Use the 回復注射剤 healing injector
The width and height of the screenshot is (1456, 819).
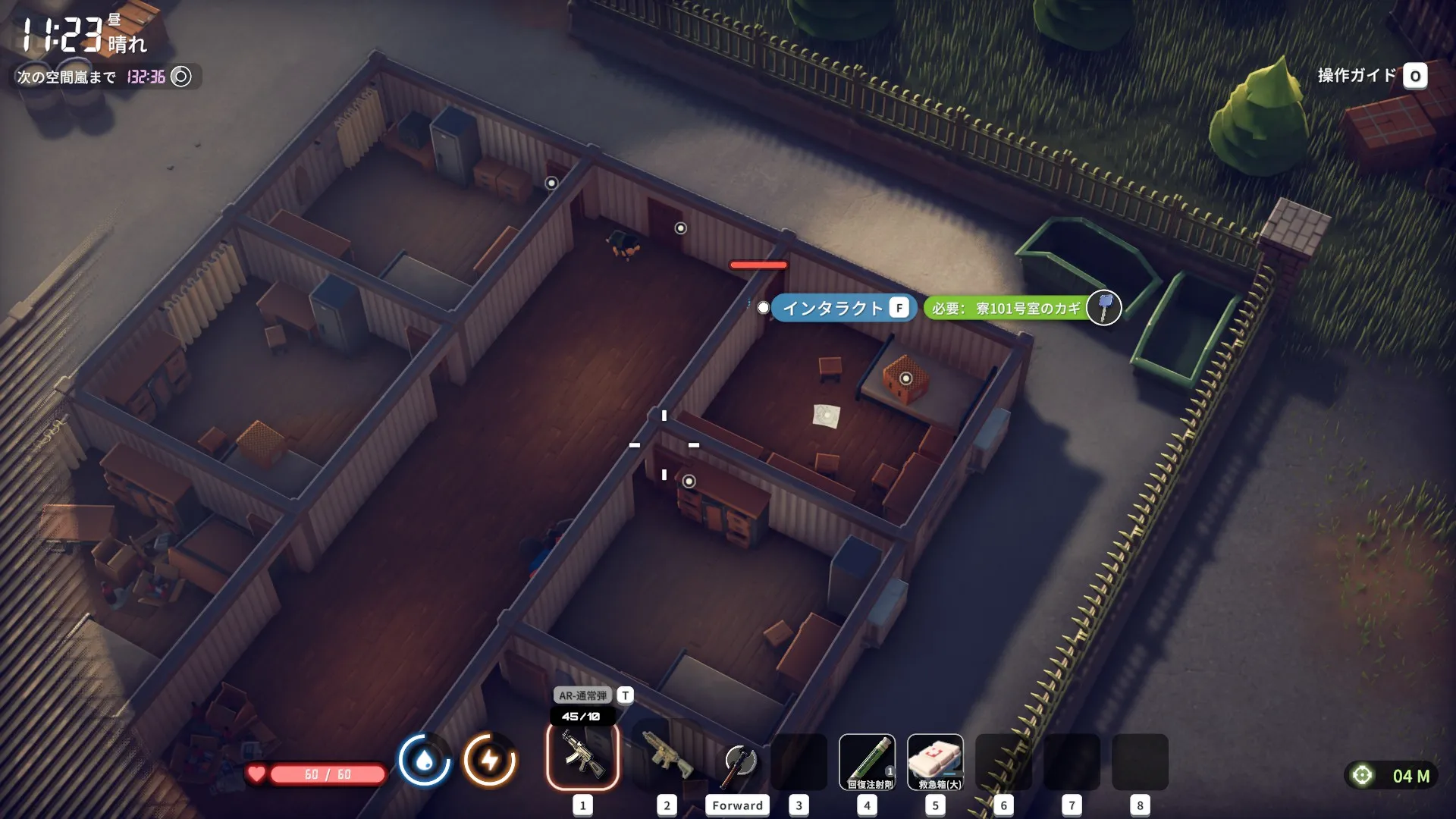coord(867,762)
